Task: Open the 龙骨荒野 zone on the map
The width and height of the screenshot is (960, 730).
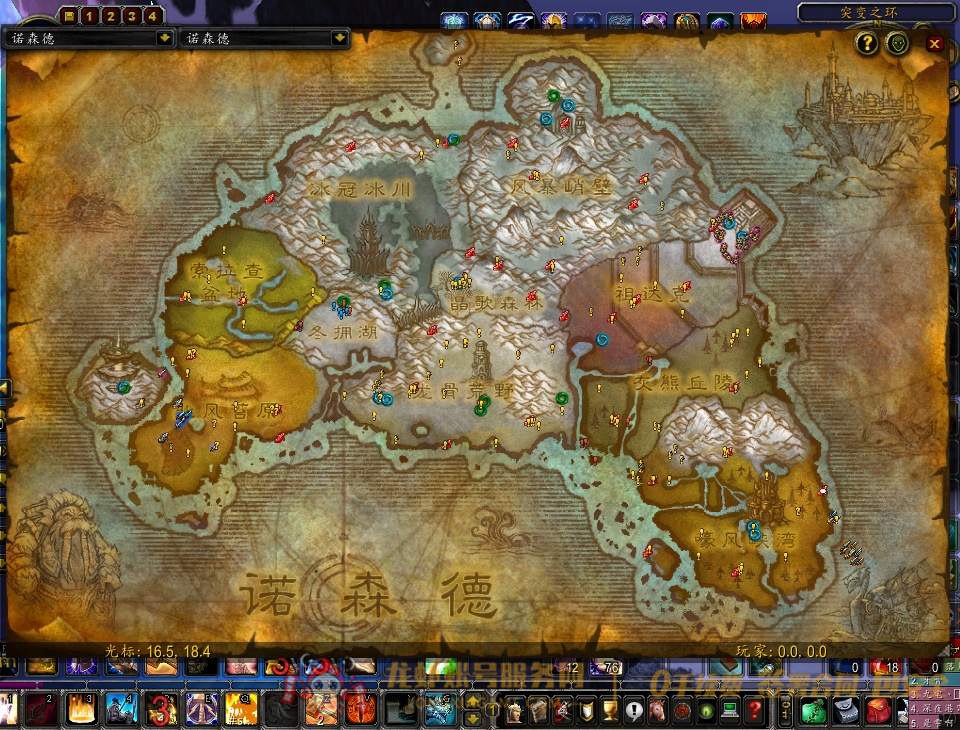Action: click(460, 390)
